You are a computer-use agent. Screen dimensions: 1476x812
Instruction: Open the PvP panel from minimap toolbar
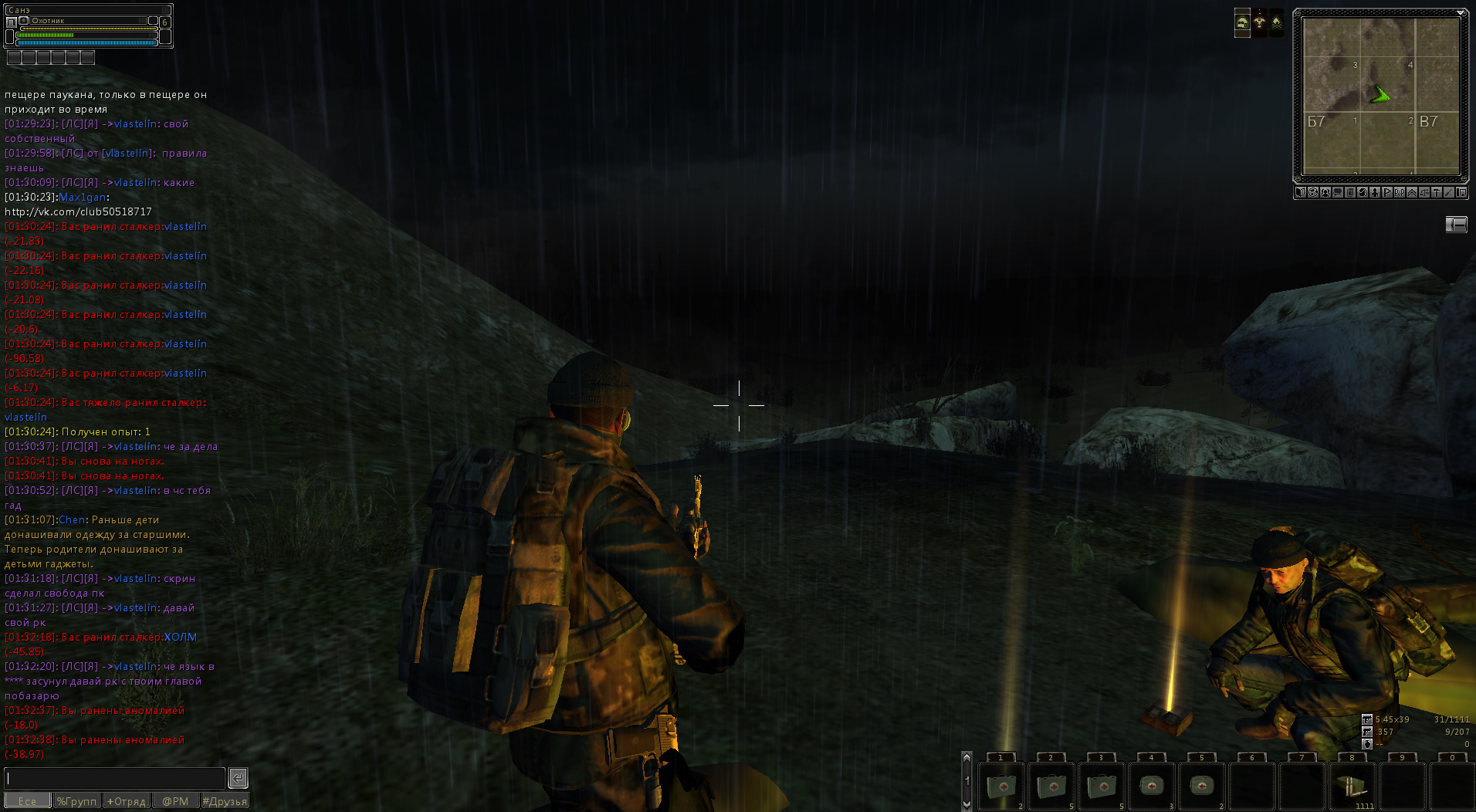click(x=1400, y=192)
